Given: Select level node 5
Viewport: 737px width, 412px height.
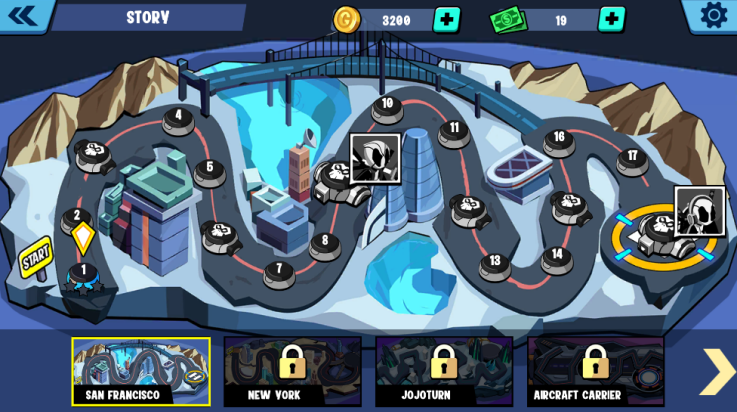Looking at the screenshot, I should click(209, 170).
